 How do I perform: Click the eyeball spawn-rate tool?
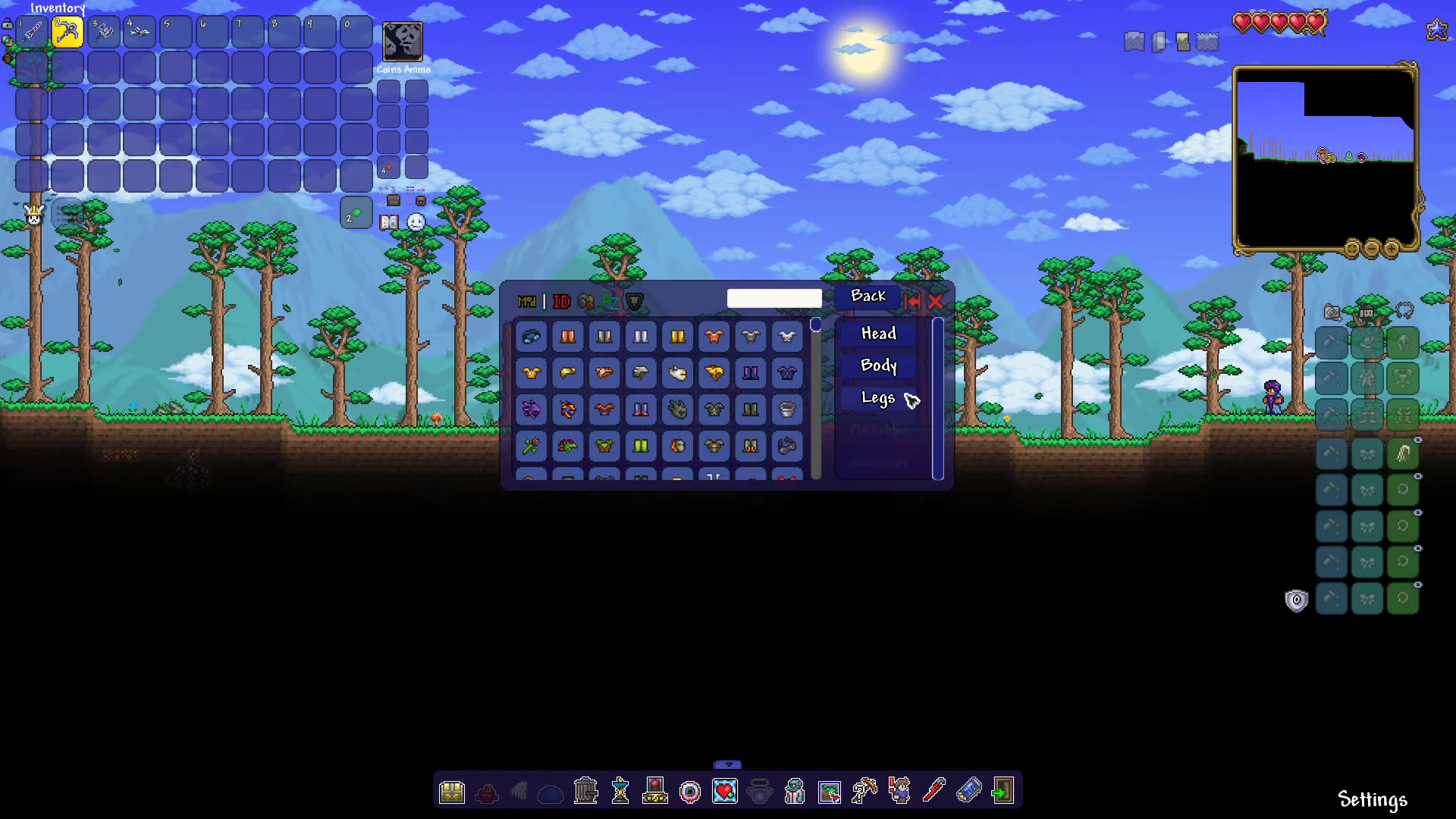point(689,791)
